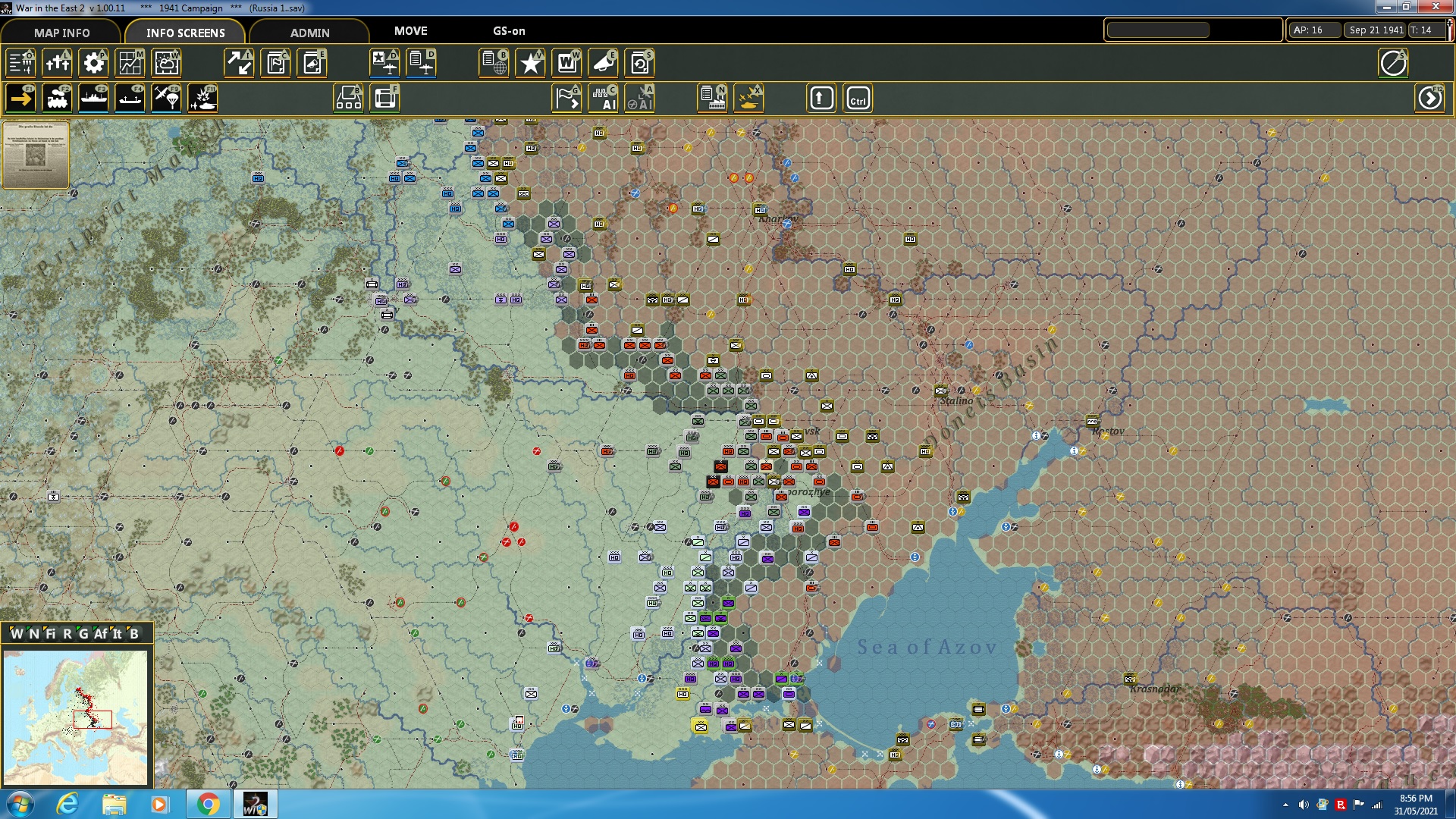Toggle the Finnish 'Fi' nationality filter
The width and height of the screenshot is (1456, 819).
[52, 632]
